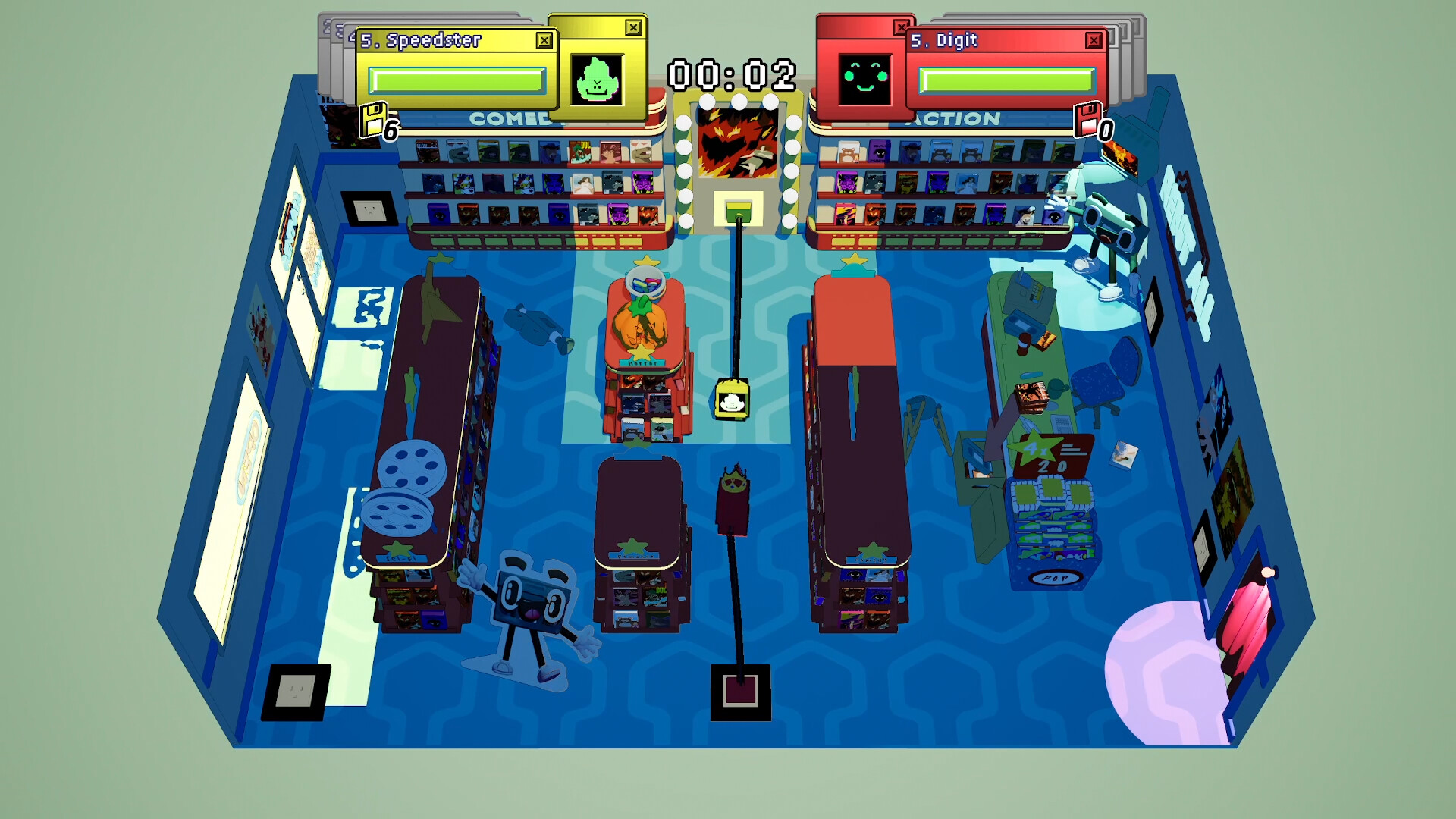Click the POP label on the snack bin
Screen dimensions: 1456x819
pyautogui.click(x=1054, y=578)
